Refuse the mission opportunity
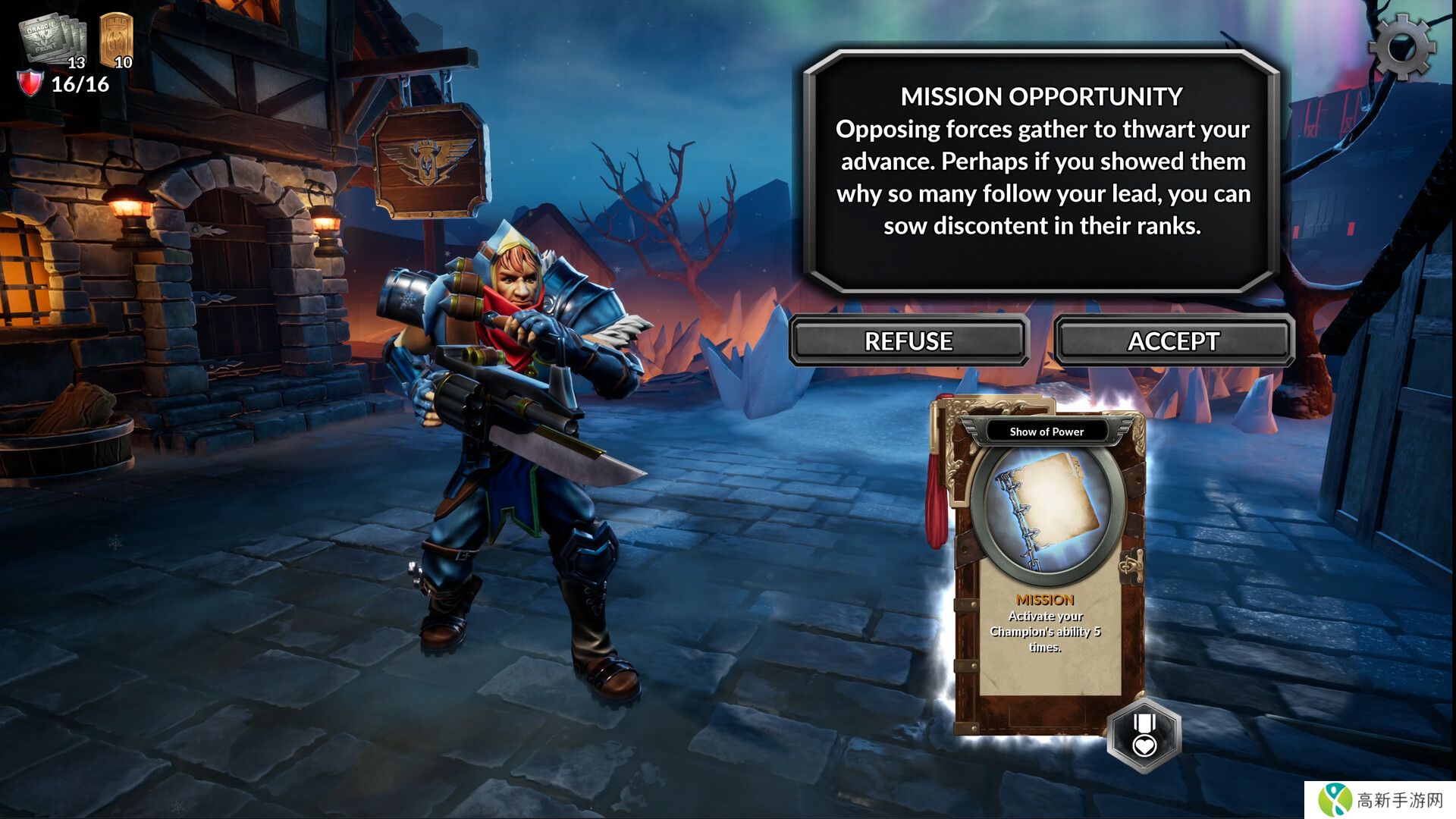Image resolution: width=1456 pixels, height=819 pixels. point(908,341)
